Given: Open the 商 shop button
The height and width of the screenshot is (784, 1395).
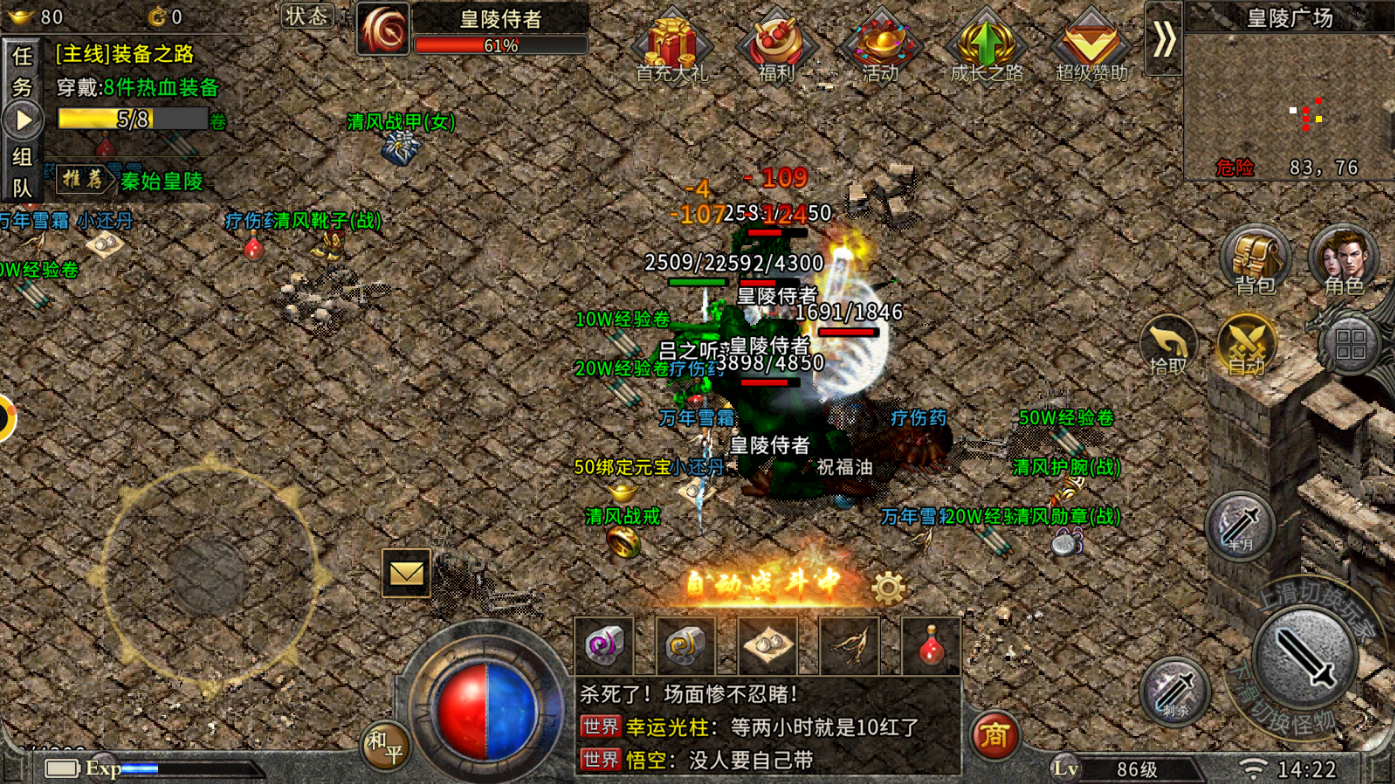Looking at the screenshot, I should pyautogui.click(x=994, y=735).
